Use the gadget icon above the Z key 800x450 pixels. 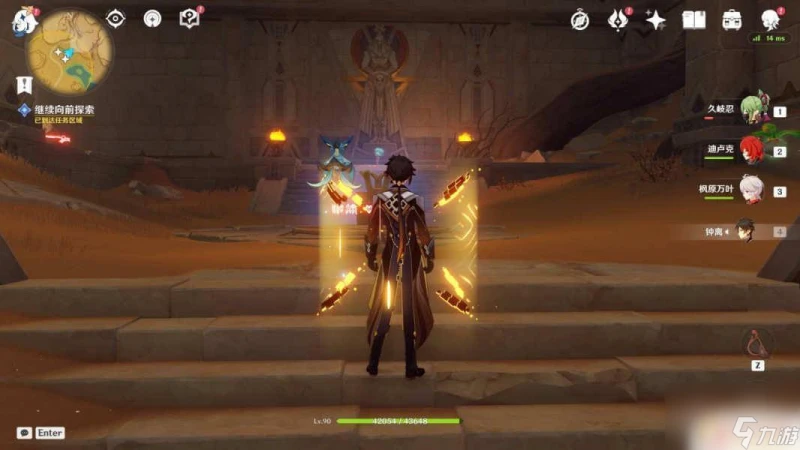coord(758,343)
